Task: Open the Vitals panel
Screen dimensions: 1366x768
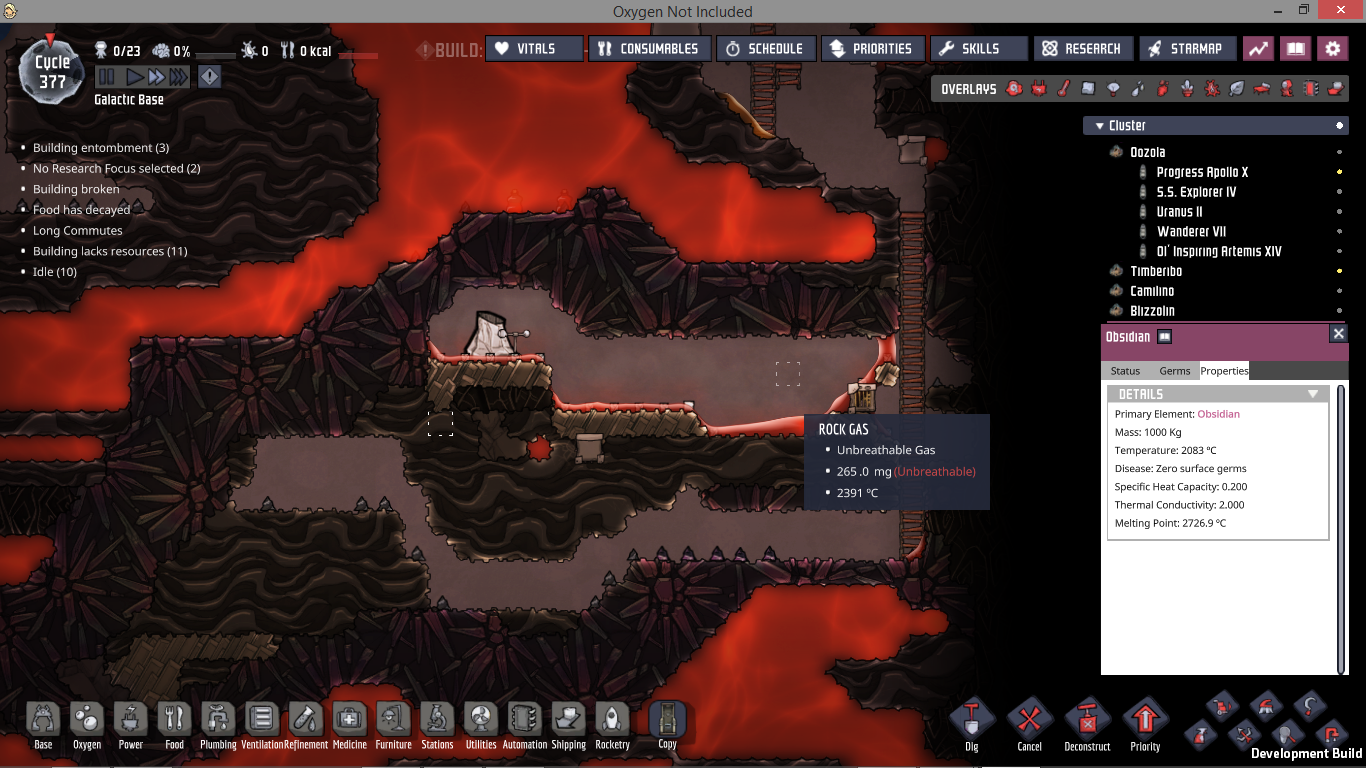Action: (x=534, y=48)
